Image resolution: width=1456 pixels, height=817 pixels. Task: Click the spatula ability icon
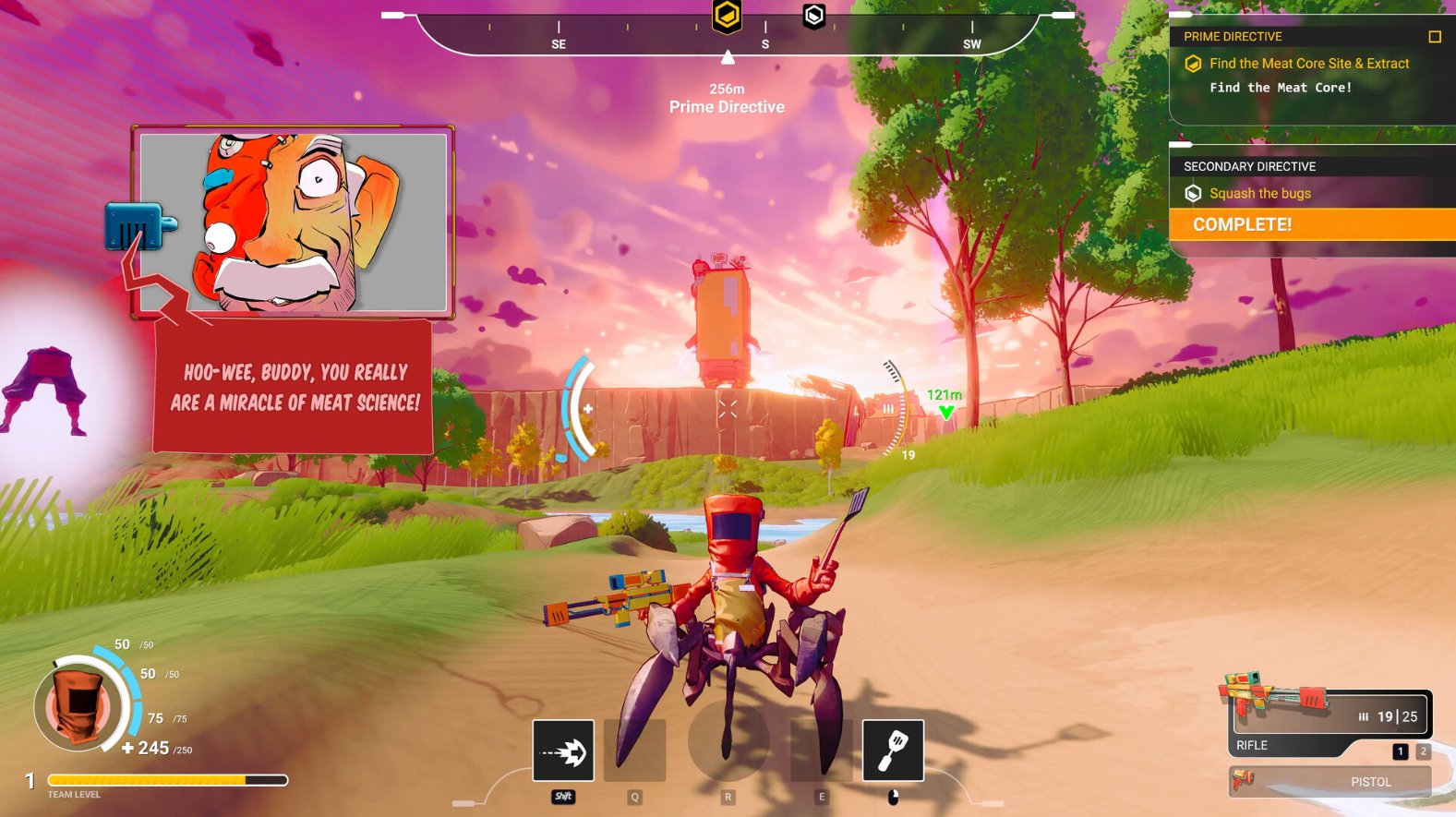coord(893,751)
